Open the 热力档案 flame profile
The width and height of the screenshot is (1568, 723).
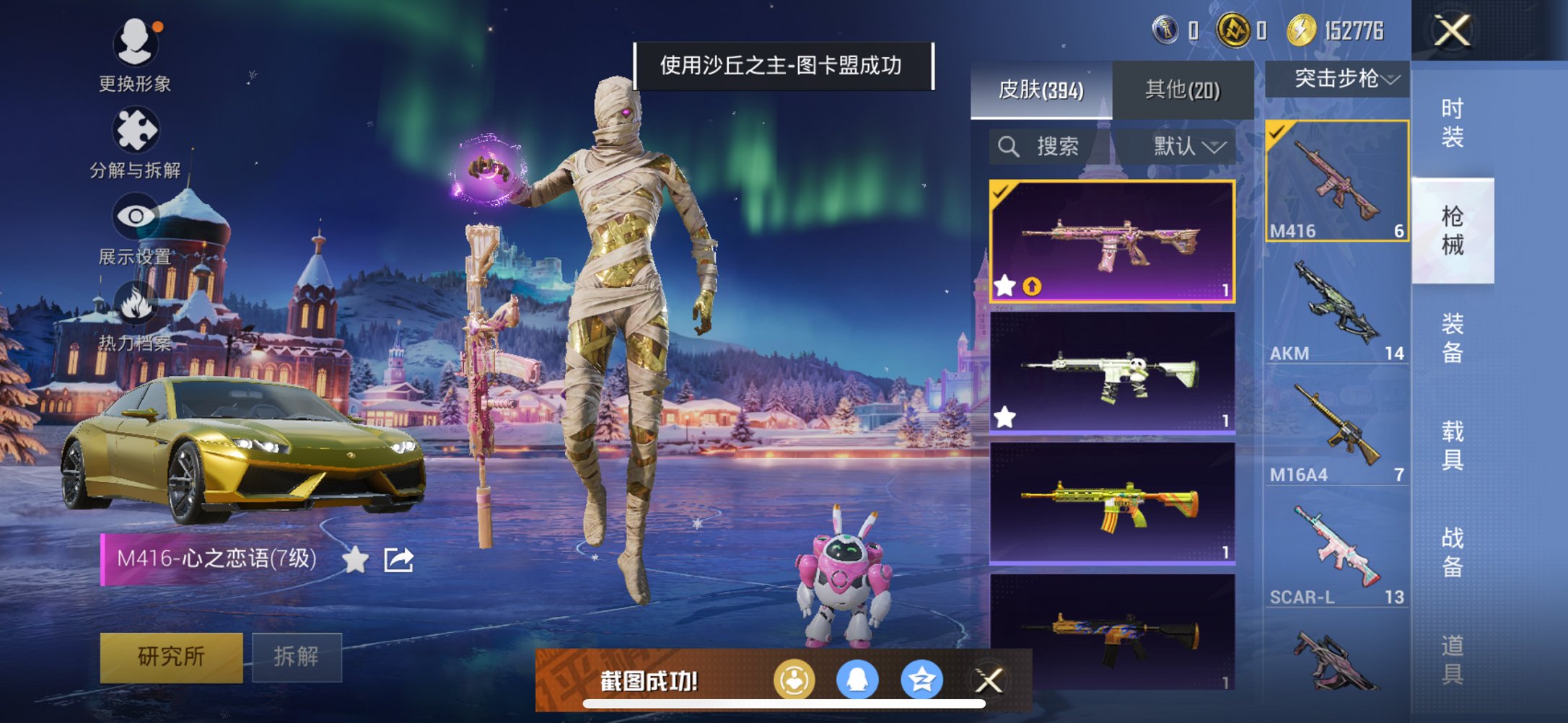tap(137, 303)
